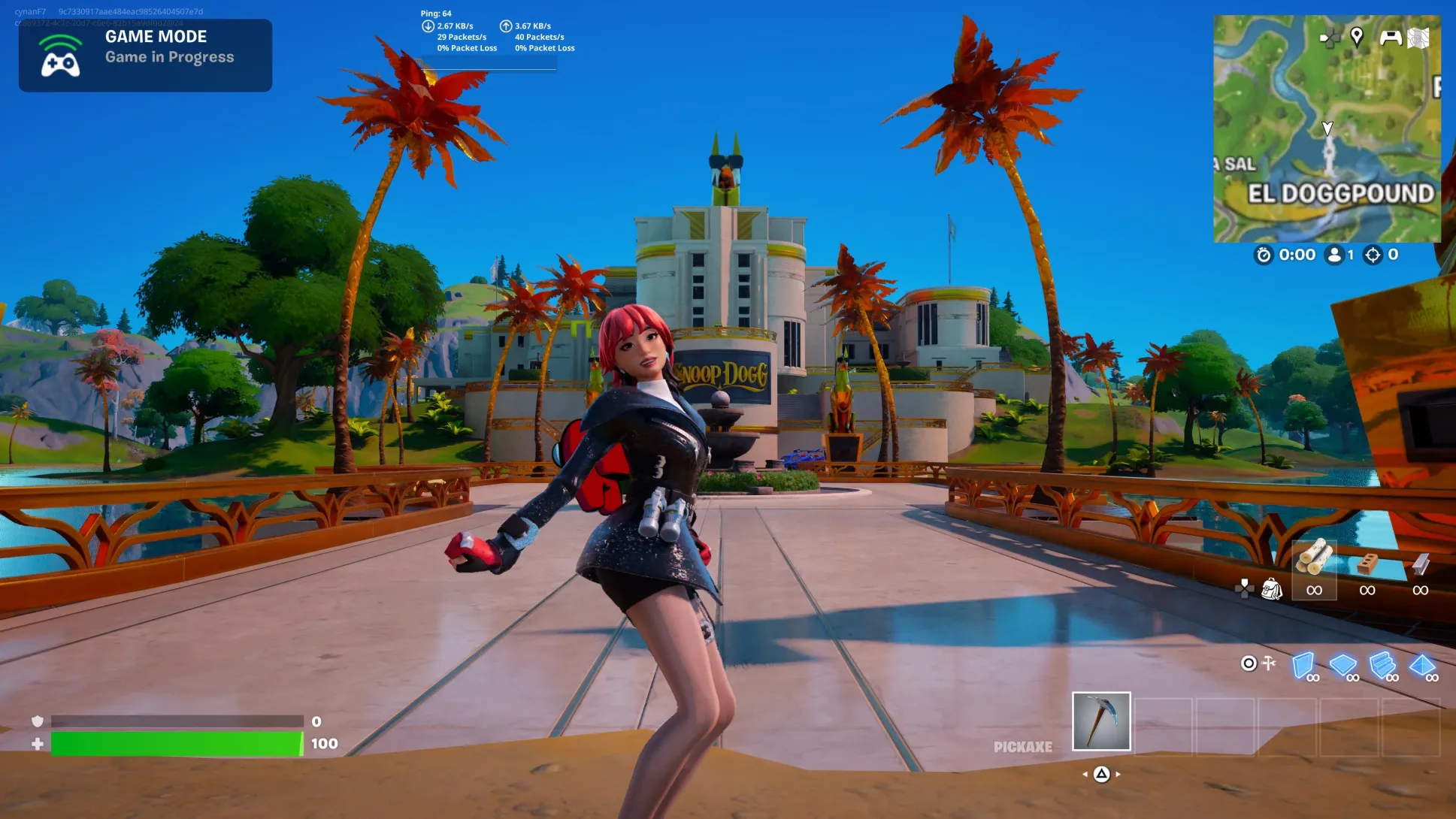The image size is (1456, 819).
Task: Choose the floor build piece
Action: click(x=1342, y=665)
